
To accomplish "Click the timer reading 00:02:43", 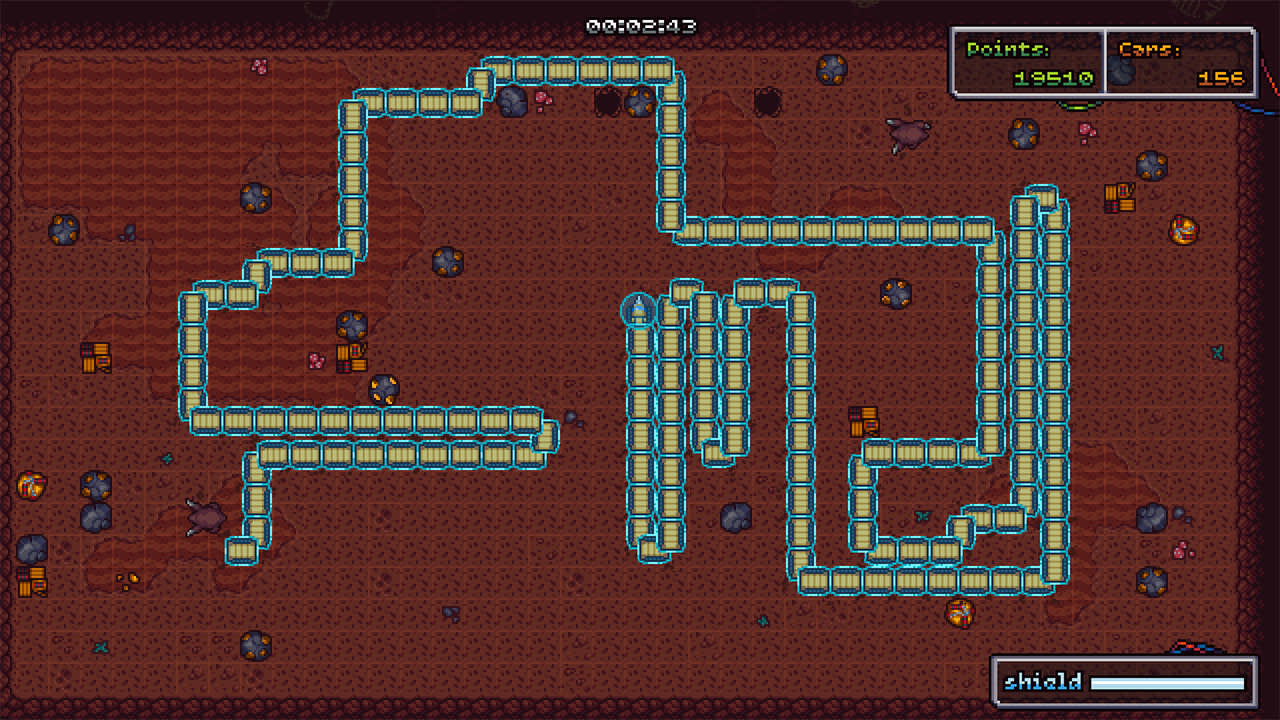I will [640, 28].
